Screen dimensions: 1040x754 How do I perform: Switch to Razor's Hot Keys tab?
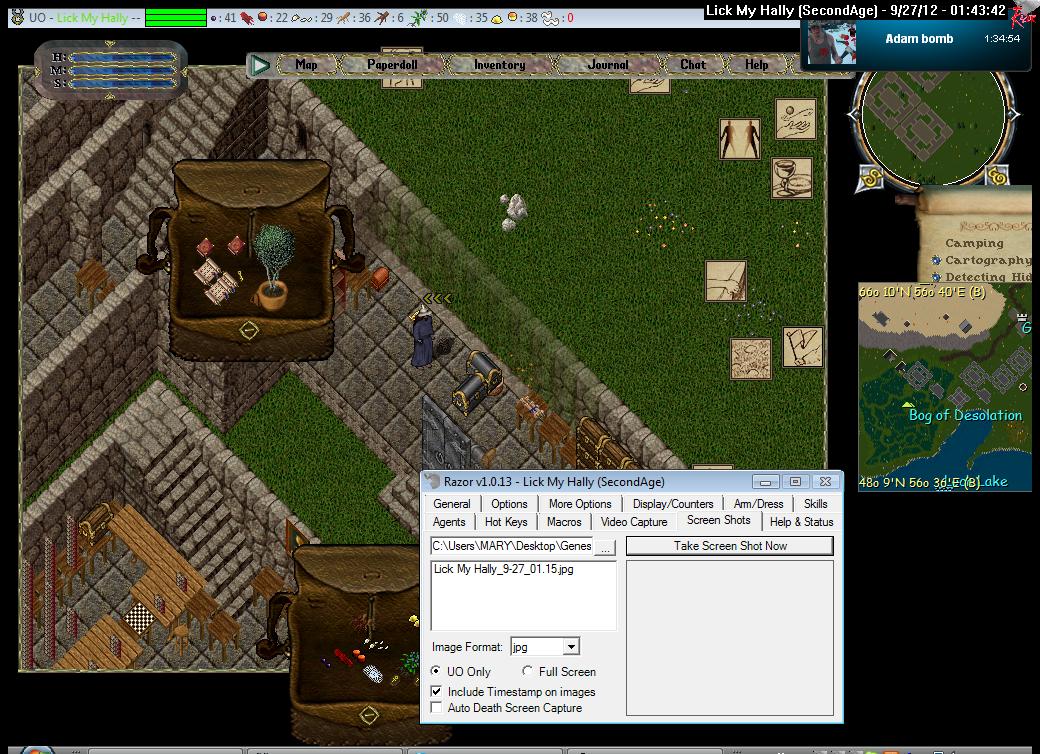coord(506,522)
